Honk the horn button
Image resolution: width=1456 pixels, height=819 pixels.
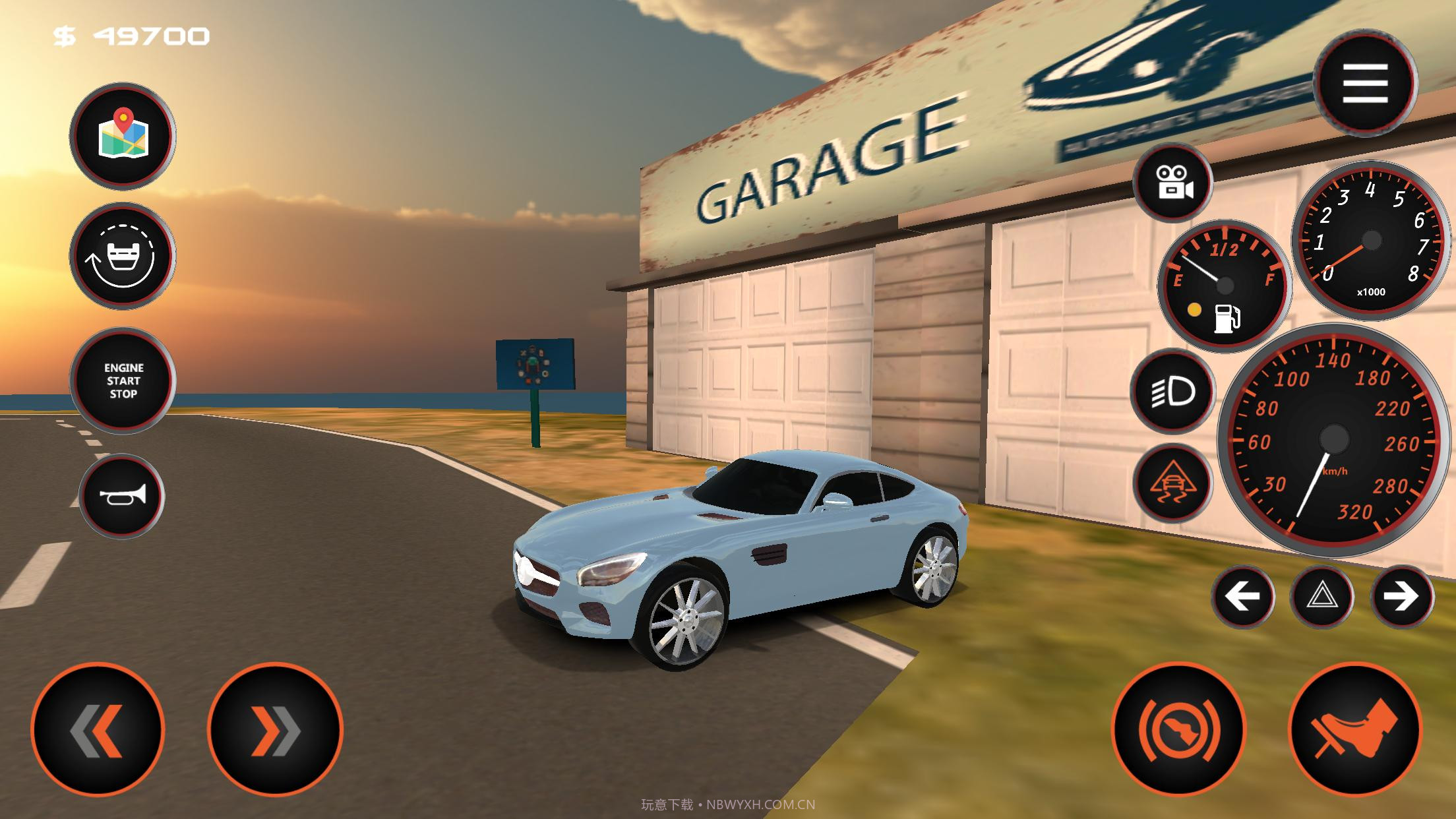coord(122,496)
